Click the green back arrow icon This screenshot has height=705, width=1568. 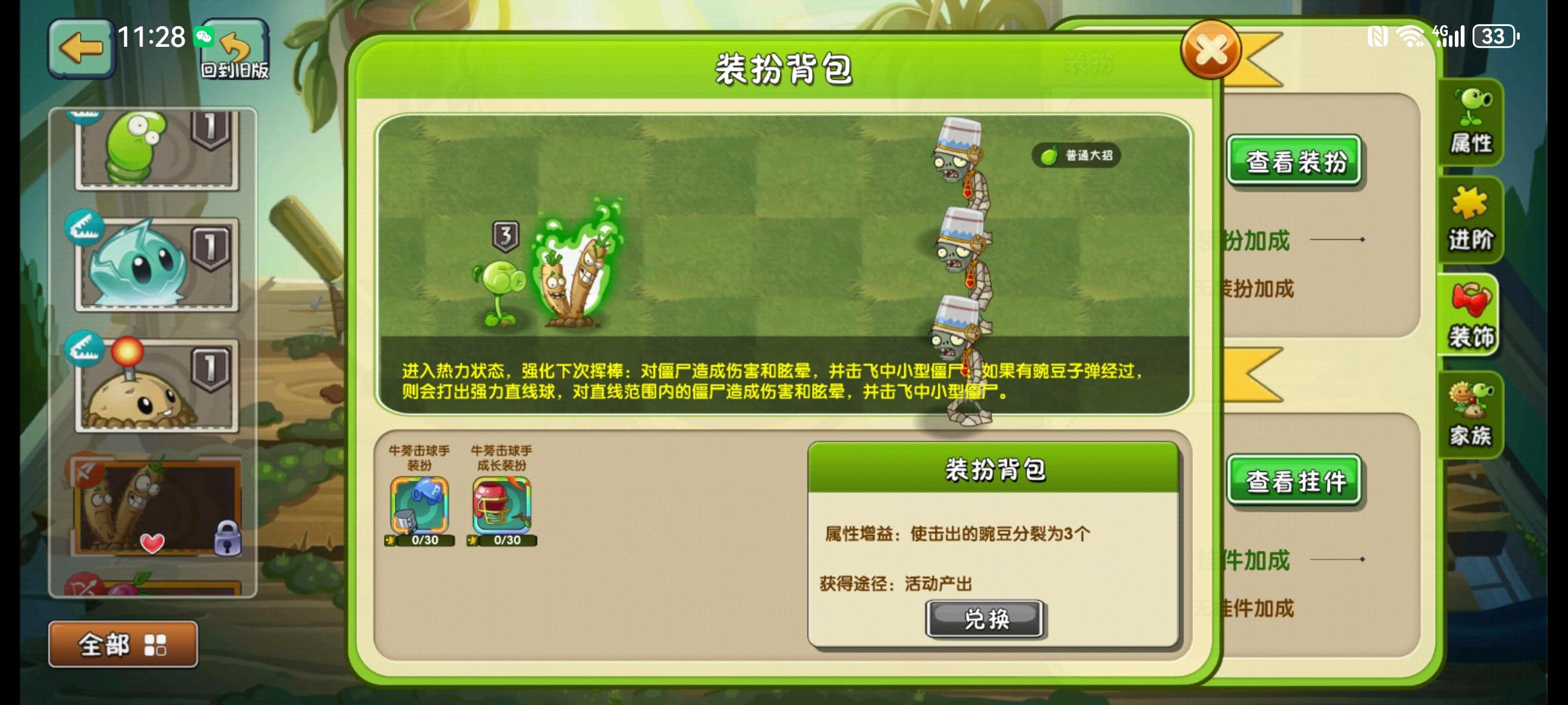pyautogui.click(x=82, y=48)
